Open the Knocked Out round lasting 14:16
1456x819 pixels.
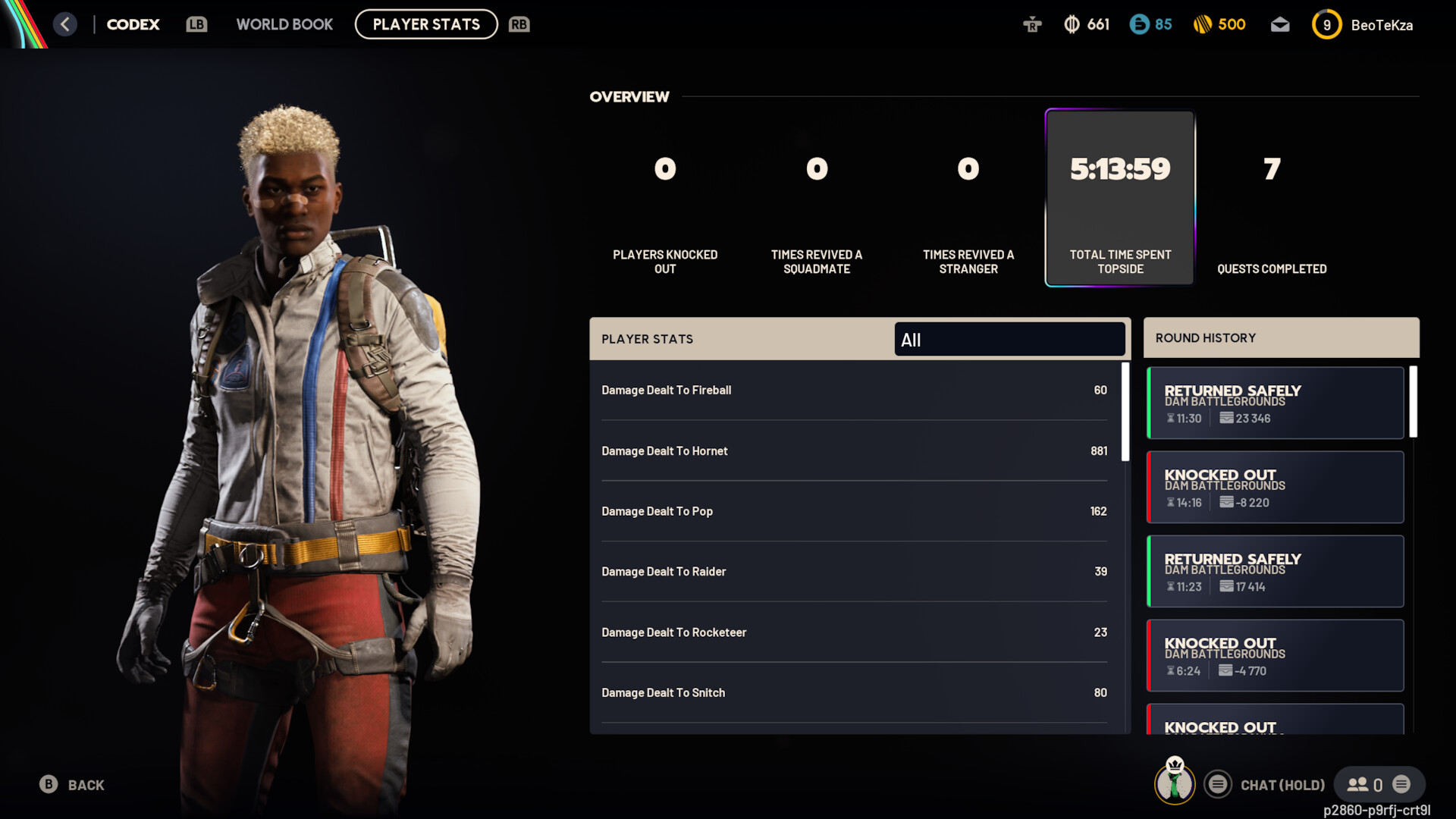[x=1276, y=488]
